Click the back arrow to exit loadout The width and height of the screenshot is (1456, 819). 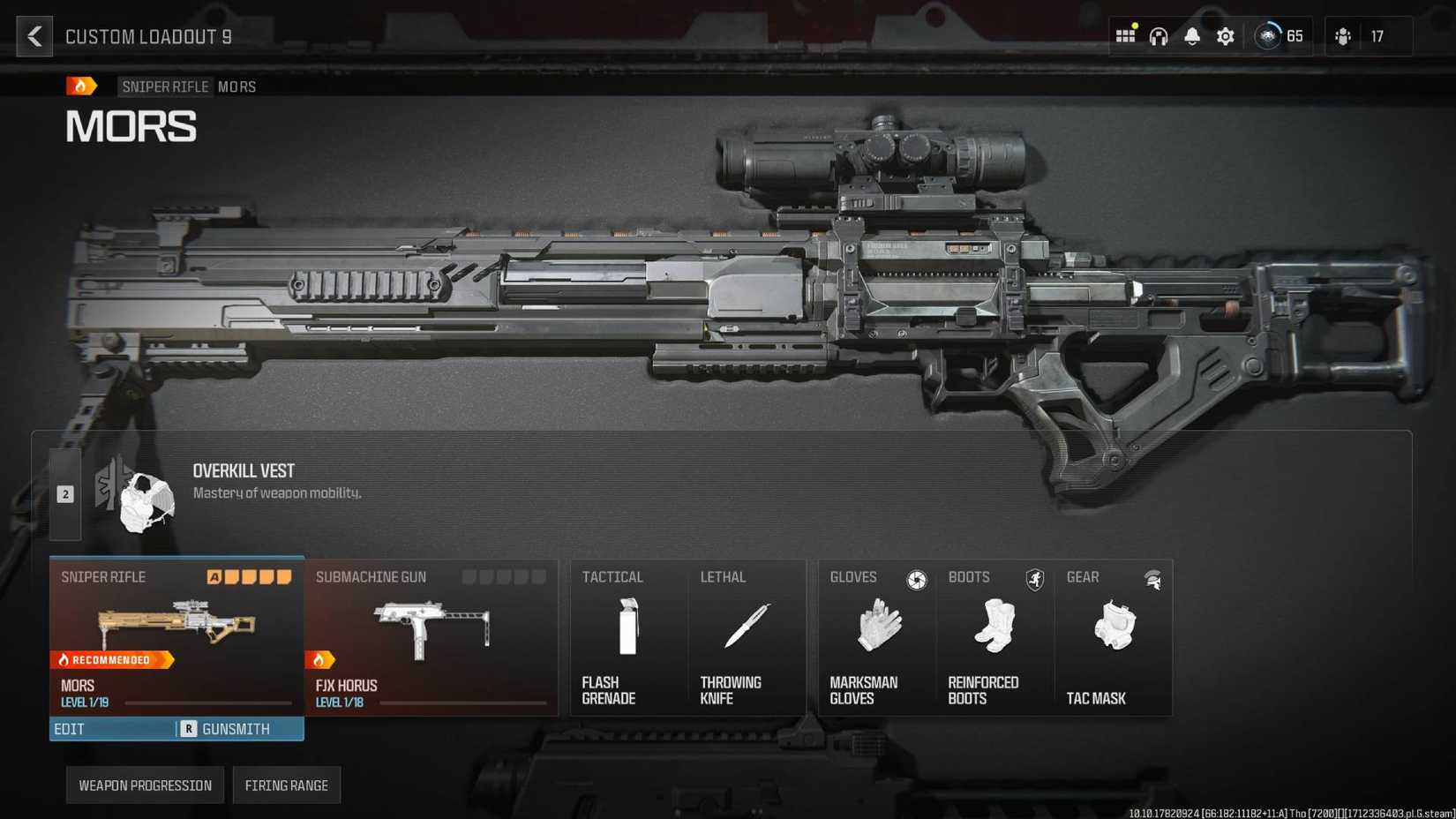pos(34,36)
